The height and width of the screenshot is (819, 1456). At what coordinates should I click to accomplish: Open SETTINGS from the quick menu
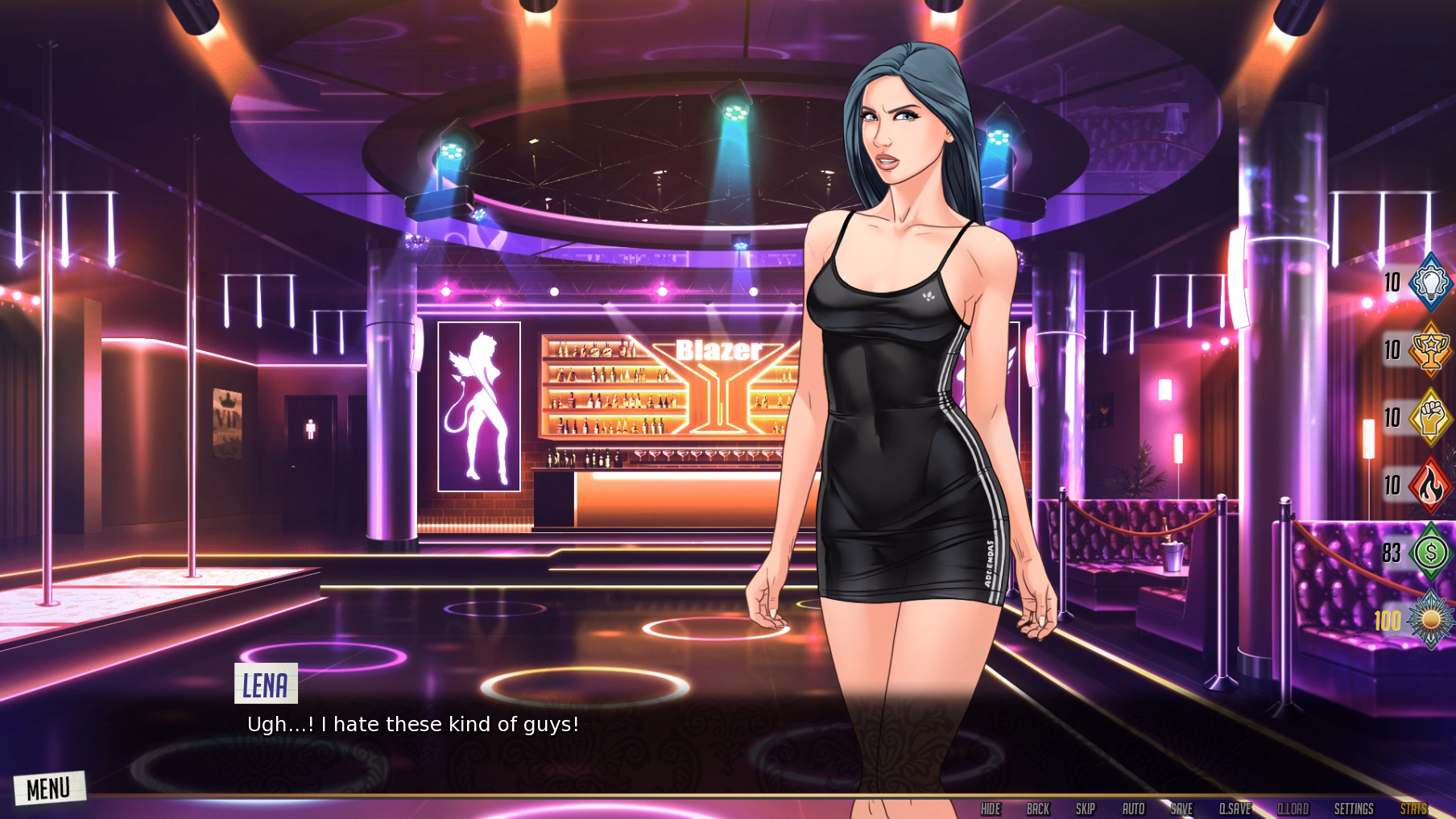(1354, 809)
